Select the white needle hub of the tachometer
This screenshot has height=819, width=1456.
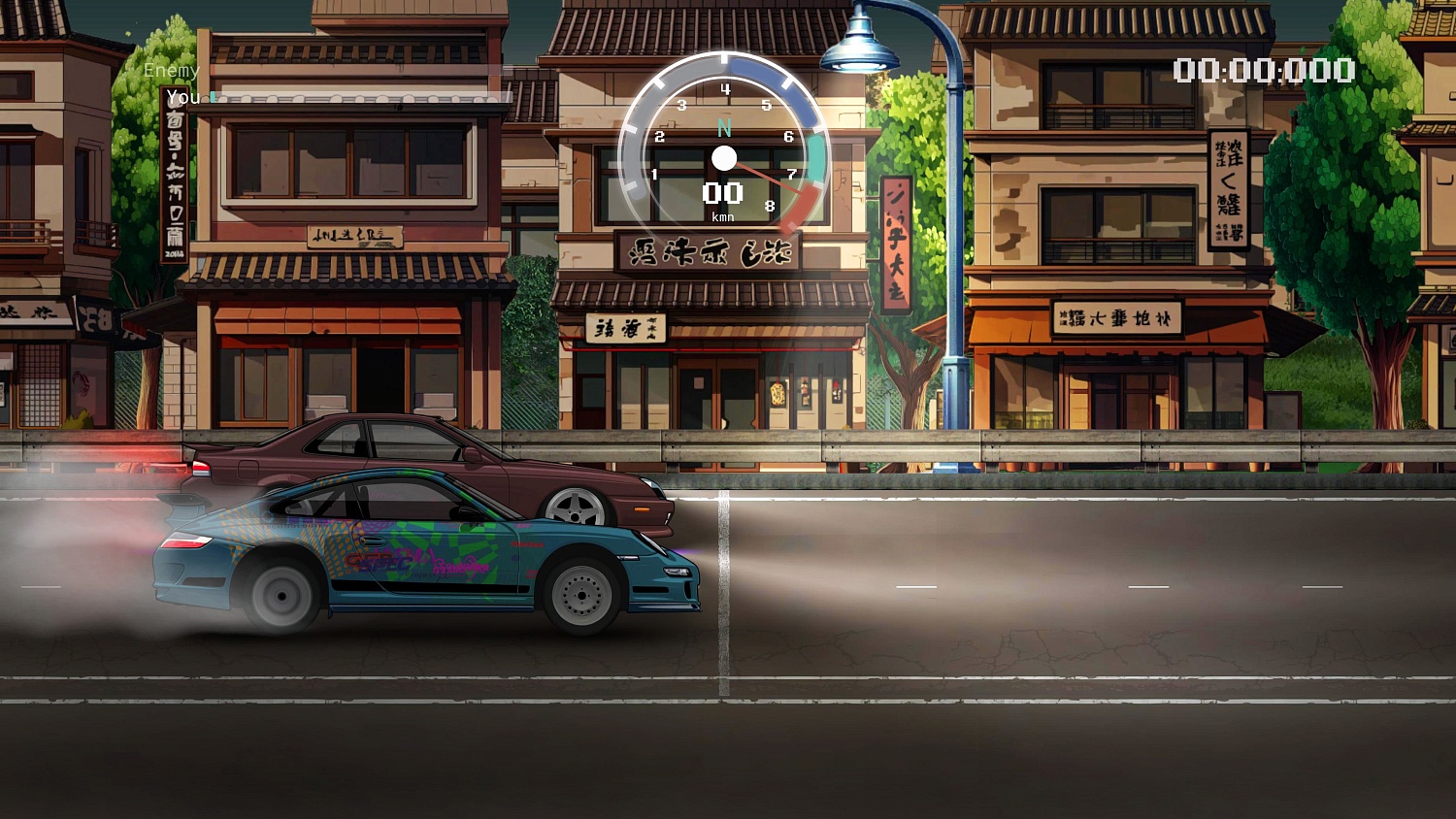tap(724, 157)
